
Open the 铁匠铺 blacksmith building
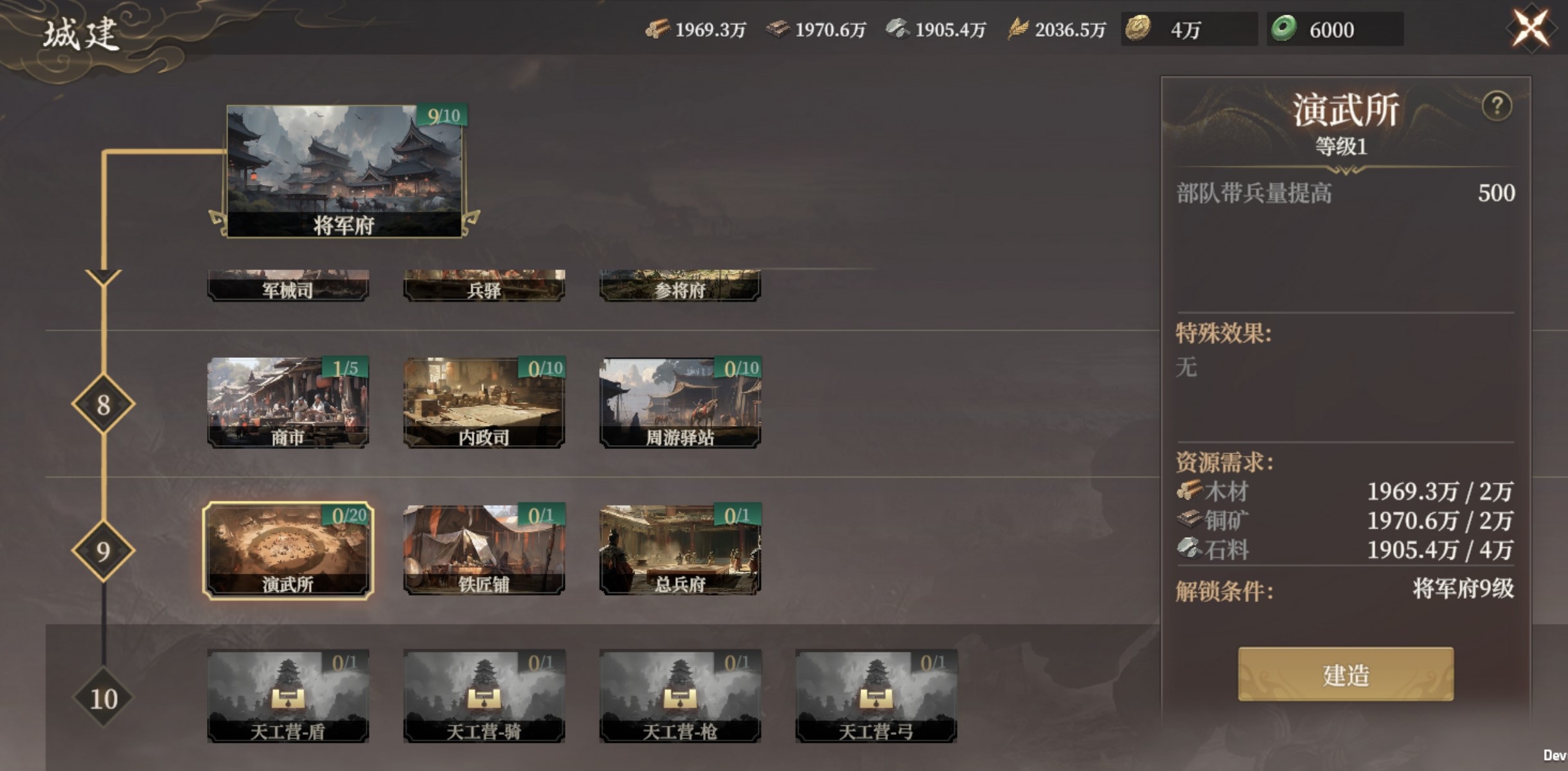(484, 550)
